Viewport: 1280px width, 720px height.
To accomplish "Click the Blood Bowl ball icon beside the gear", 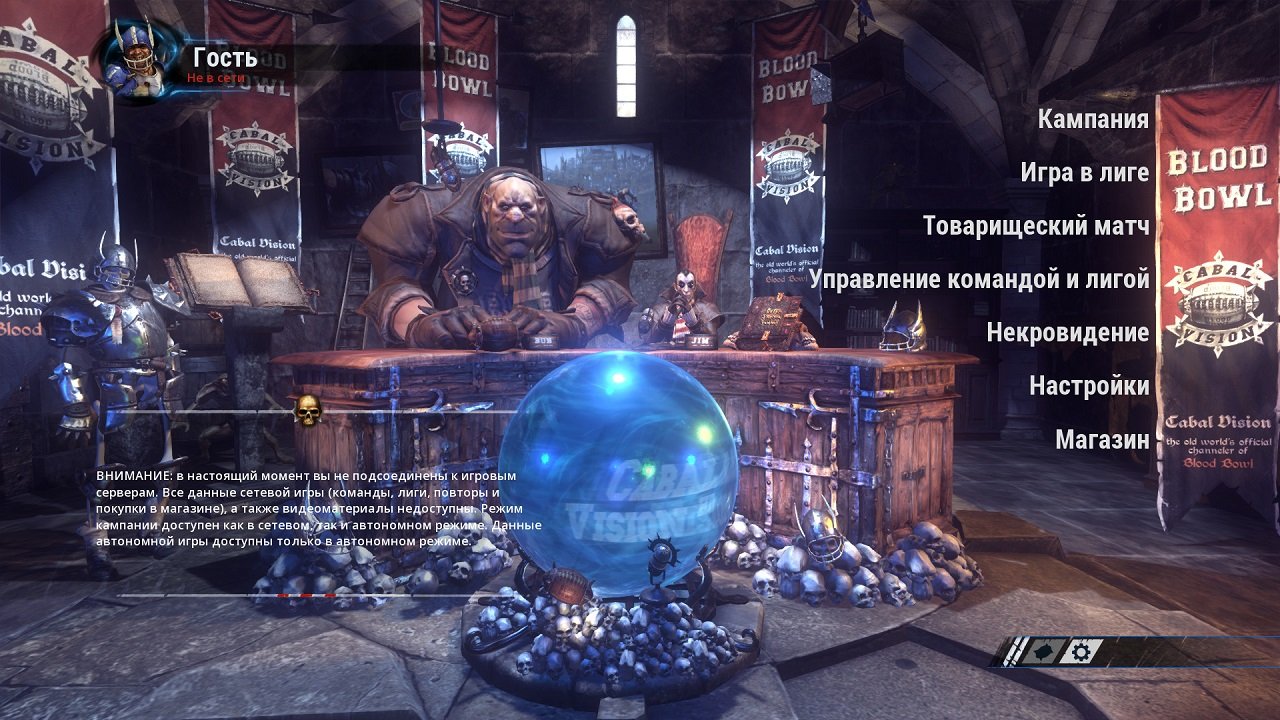I will [x=1043, y=650].
